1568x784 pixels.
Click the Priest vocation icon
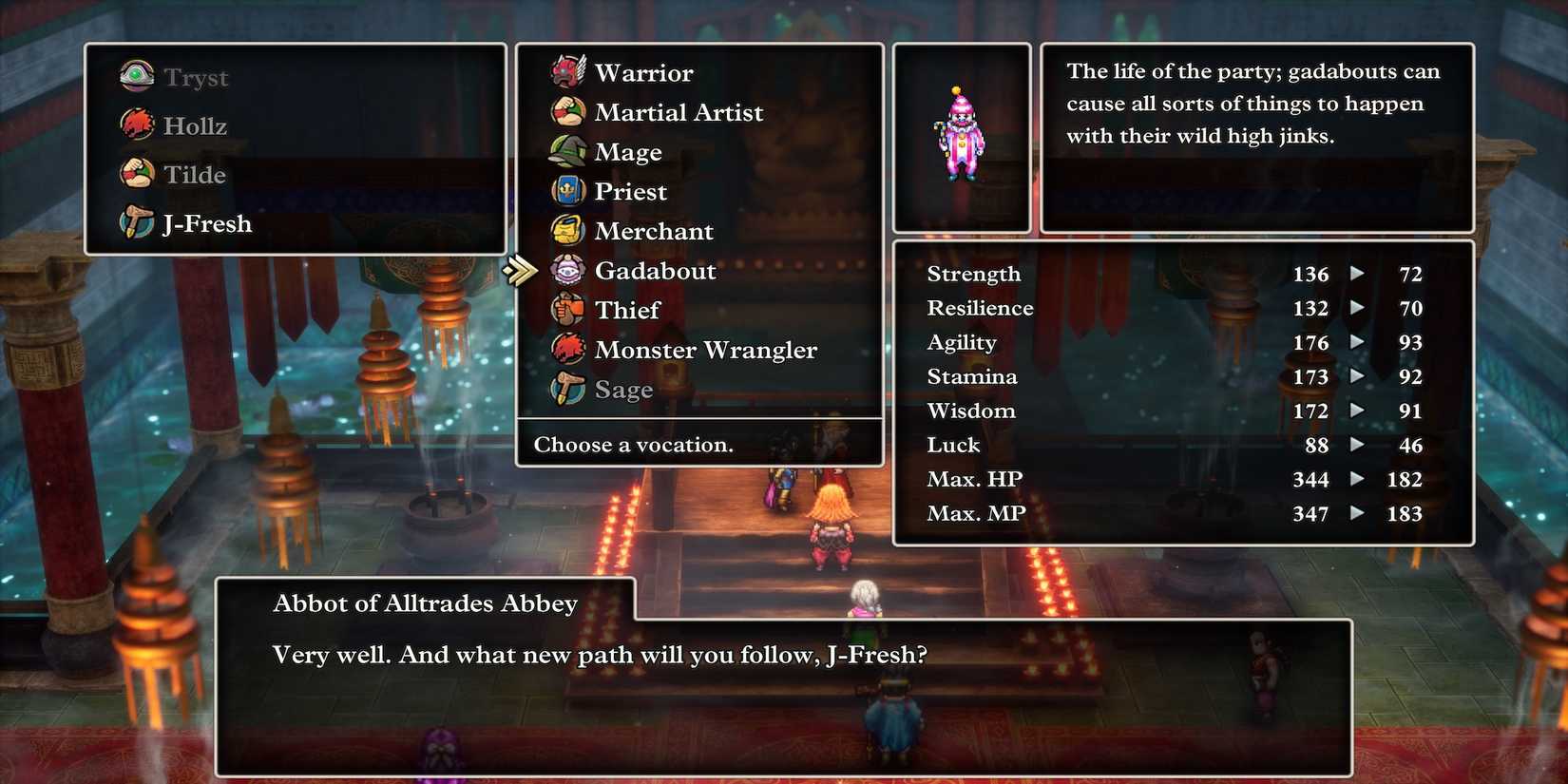(568, 191)
